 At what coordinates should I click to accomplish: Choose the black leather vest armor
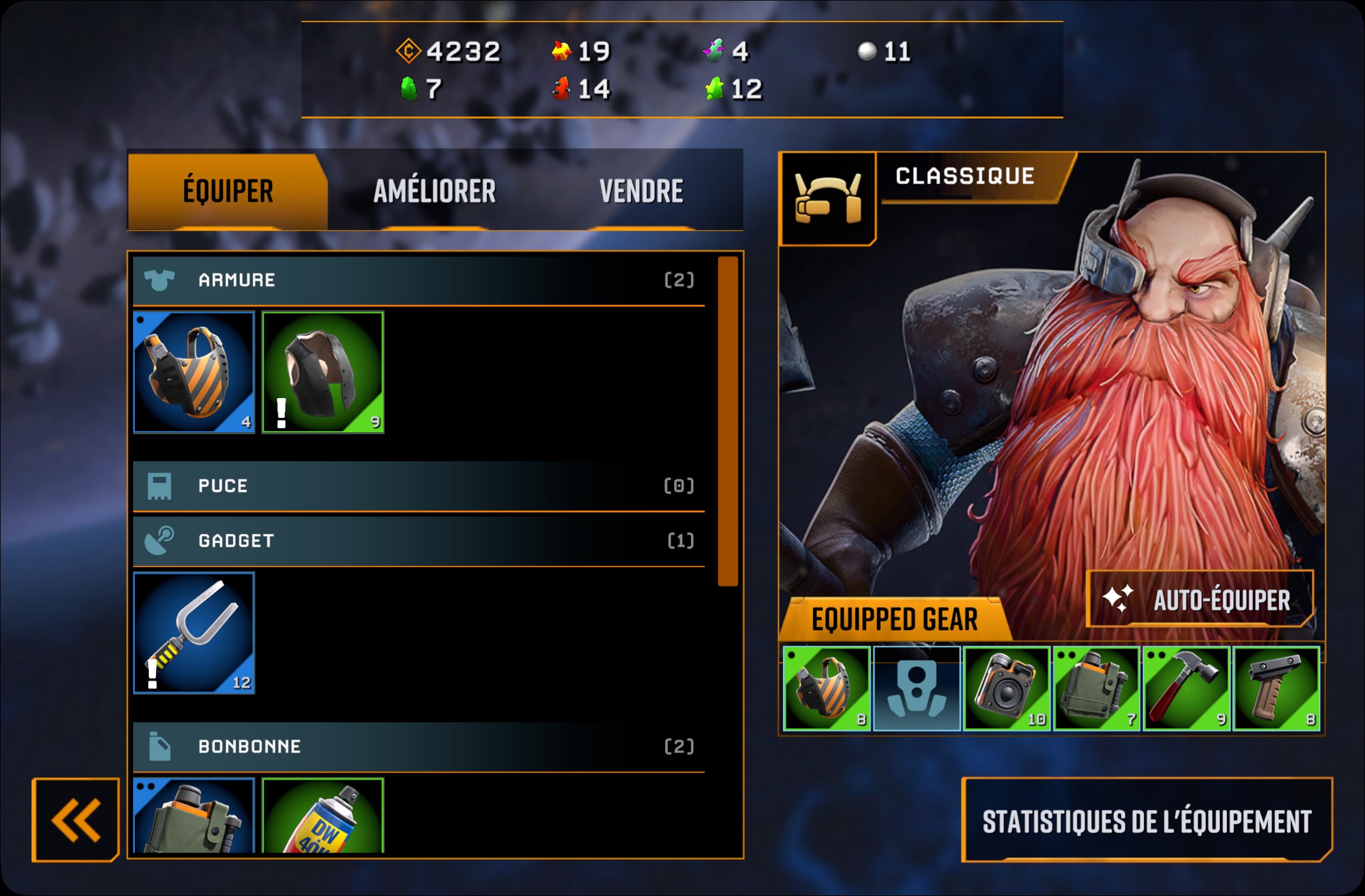pyautogui.click(x=323, y=372)
